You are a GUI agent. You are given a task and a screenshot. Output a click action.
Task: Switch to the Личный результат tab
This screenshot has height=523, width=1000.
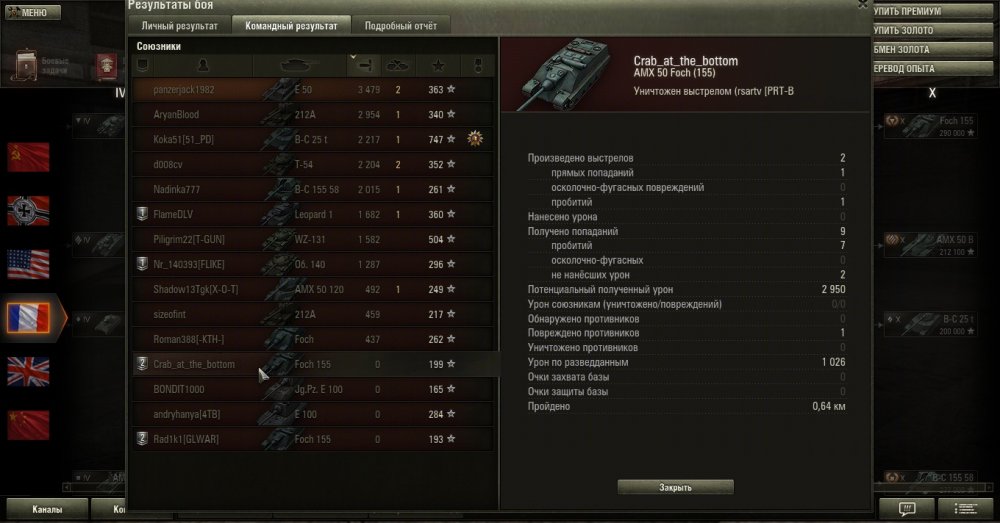pos(179,26)
